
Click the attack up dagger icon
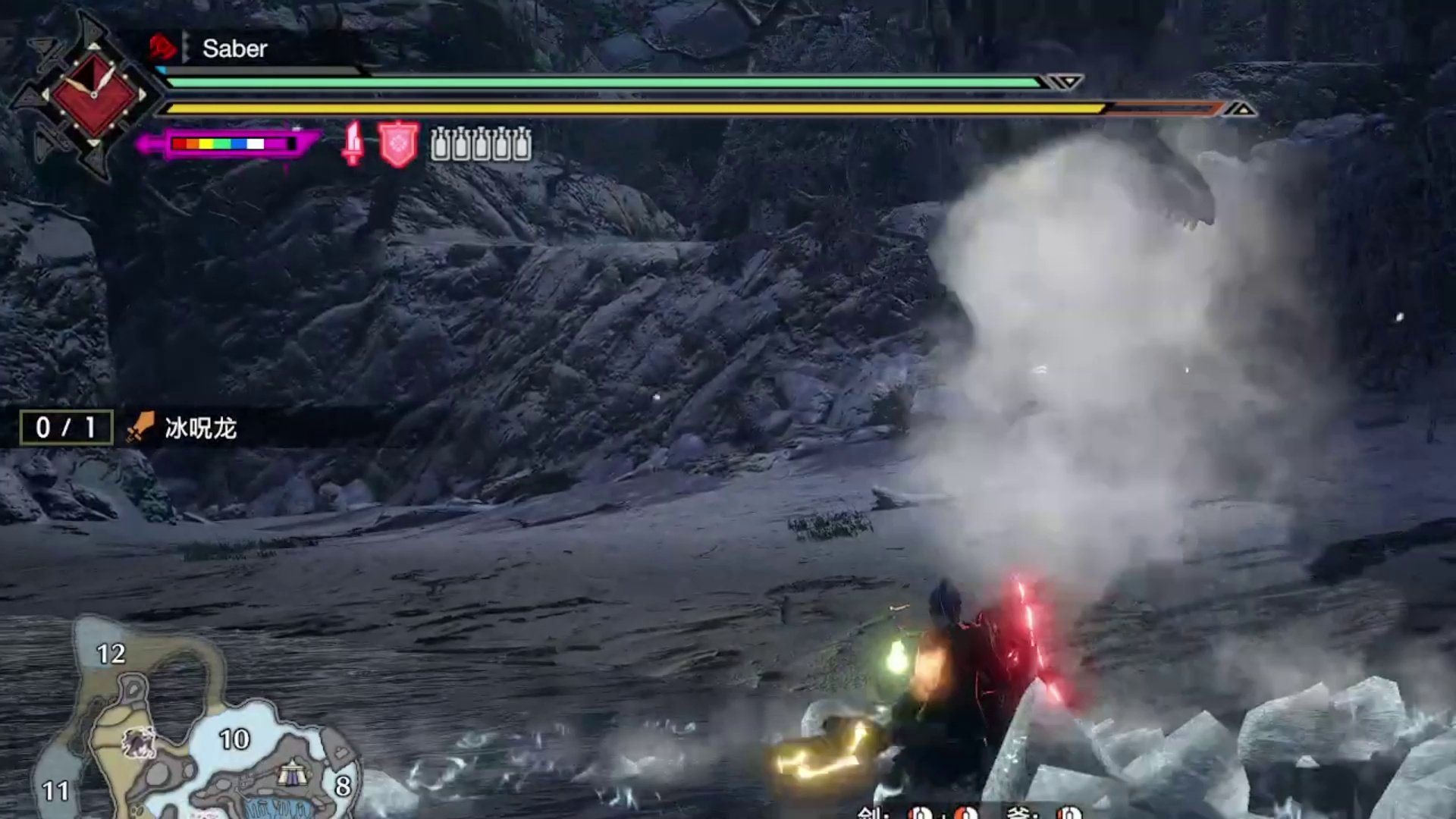(x=351, y=144)
